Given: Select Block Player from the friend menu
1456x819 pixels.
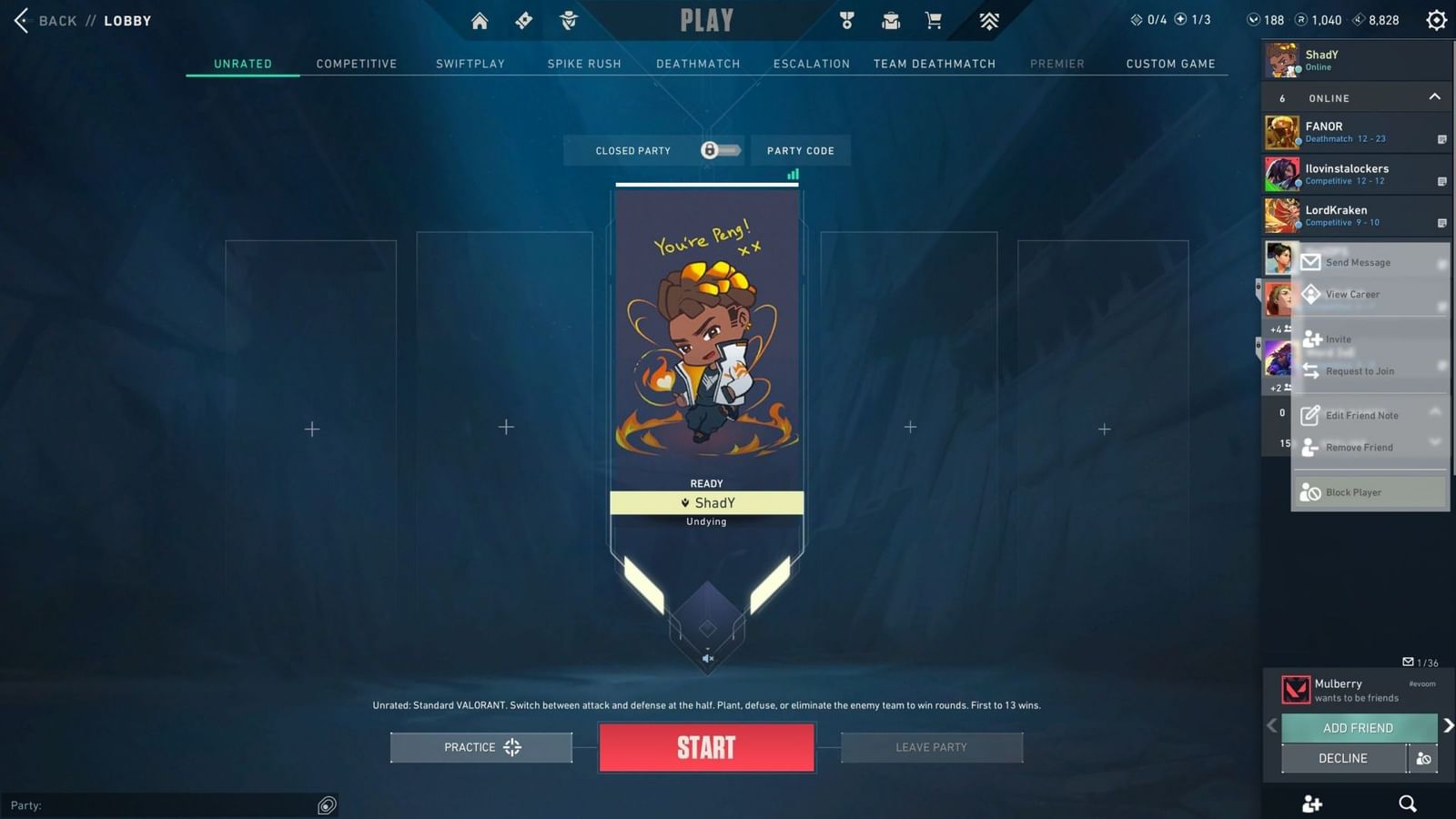Looking at the screenshot, I should (1355, 491).
